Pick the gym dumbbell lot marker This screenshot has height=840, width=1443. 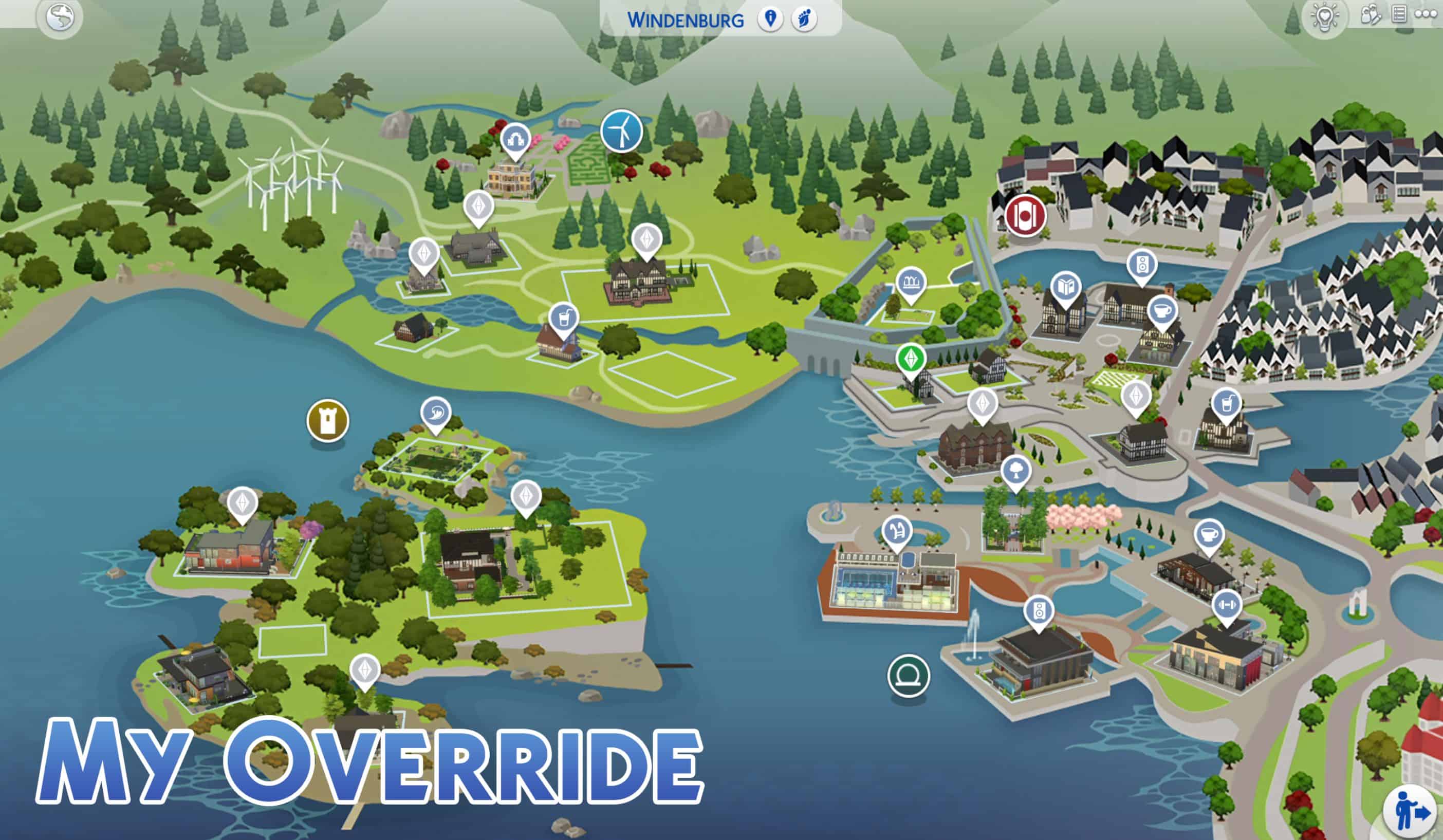[1227, 605]
